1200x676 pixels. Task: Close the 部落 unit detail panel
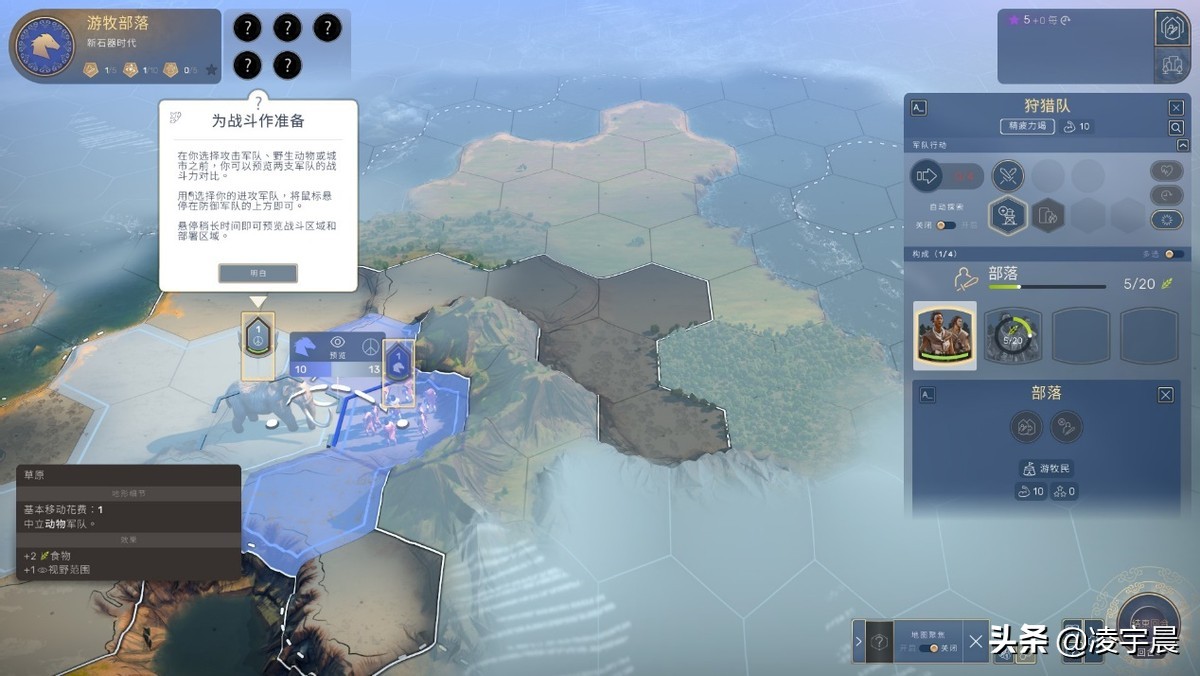(1166, 395)
